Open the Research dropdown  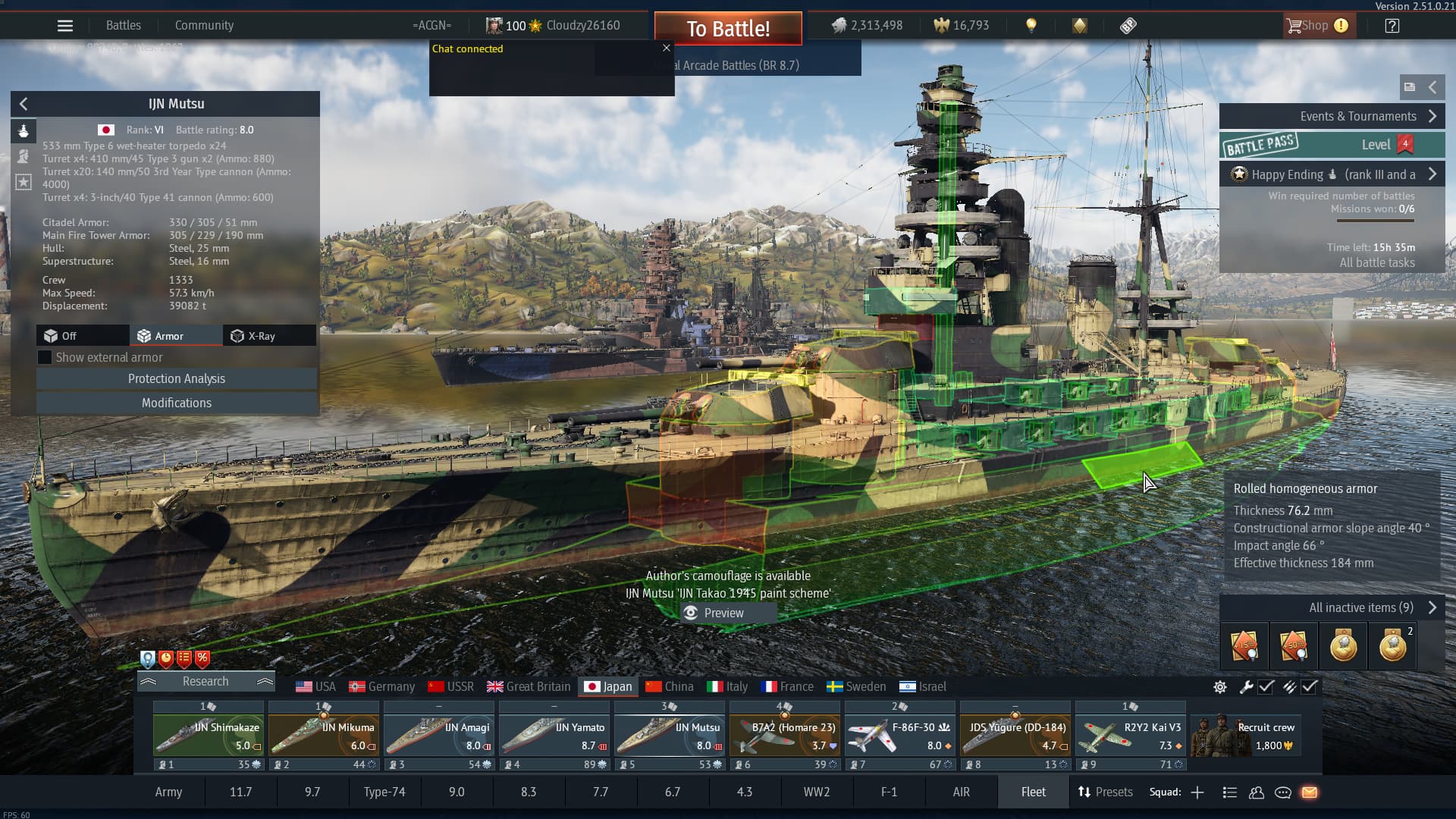coord(206,681)
